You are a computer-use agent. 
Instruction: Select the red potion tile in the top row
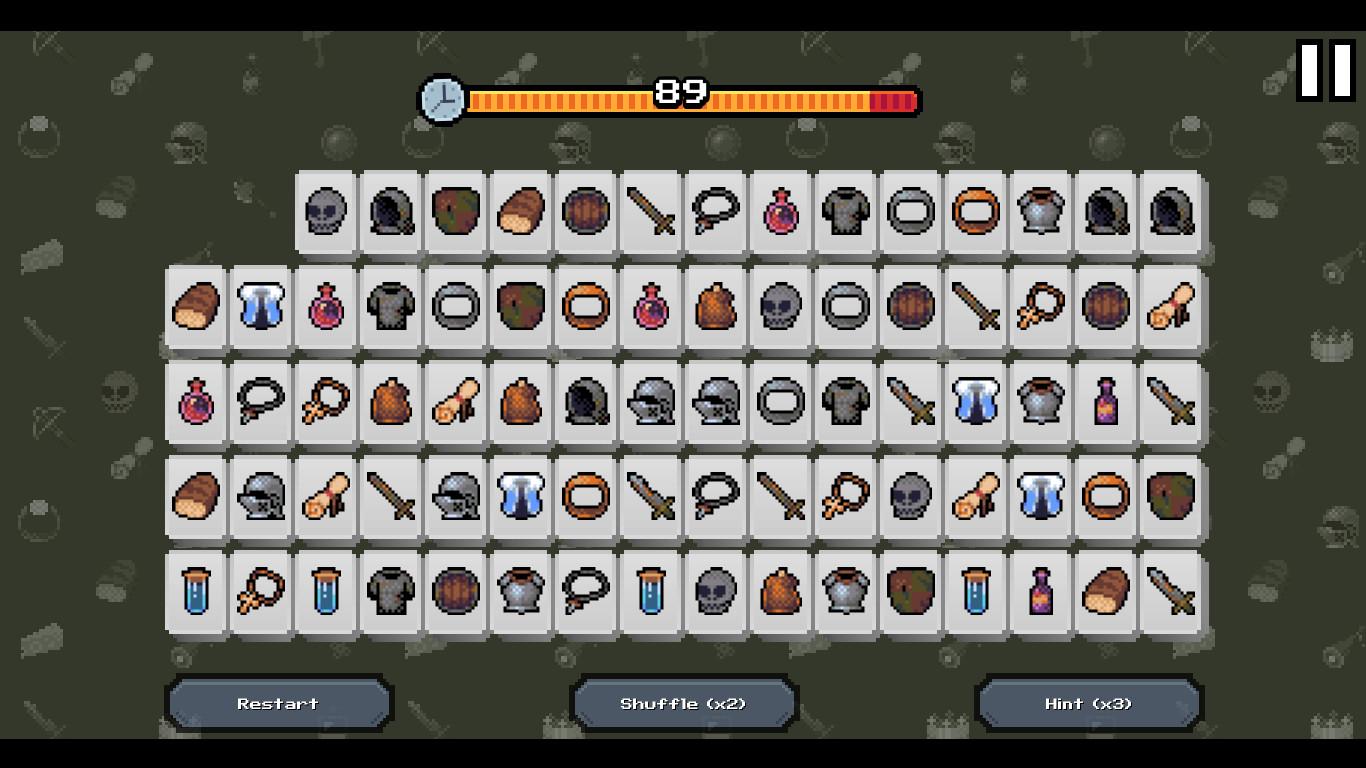click(781, 213)
